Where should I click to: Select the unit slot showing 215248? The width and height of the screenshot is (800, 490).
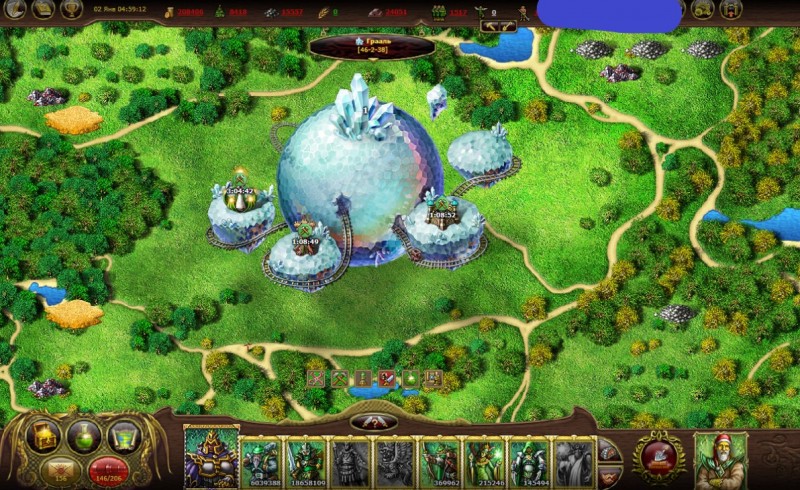(x=484, y=461)
